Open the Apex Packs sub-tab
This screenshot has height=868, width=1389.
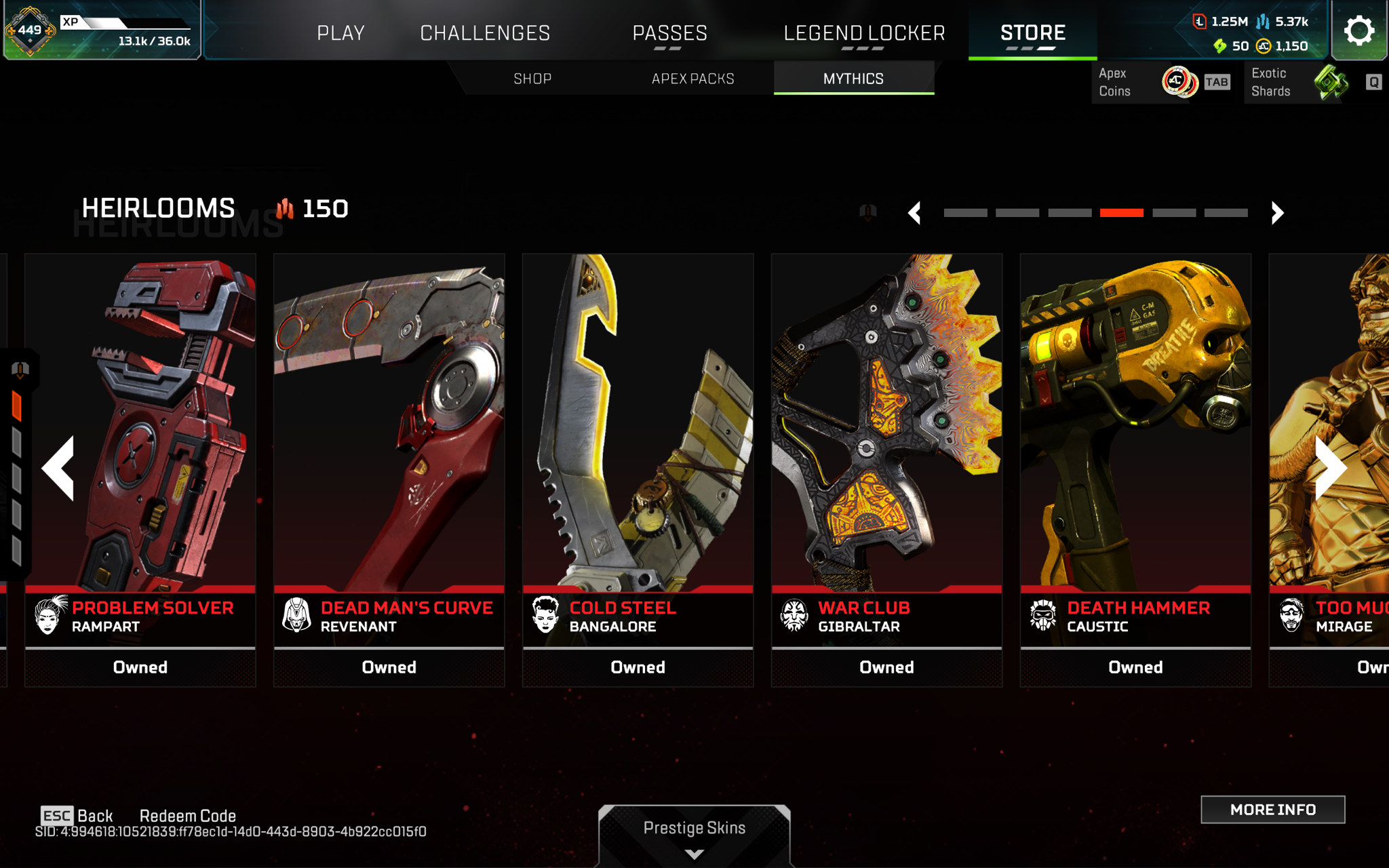click(x=692, y=79)
